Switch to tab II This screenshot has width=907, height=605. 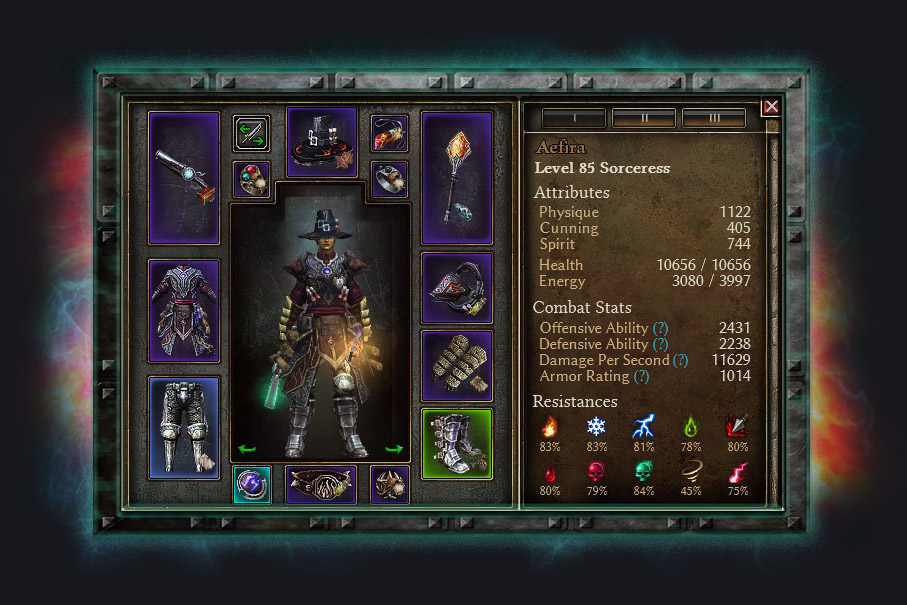pyautogui.click(x=643, y=118)
